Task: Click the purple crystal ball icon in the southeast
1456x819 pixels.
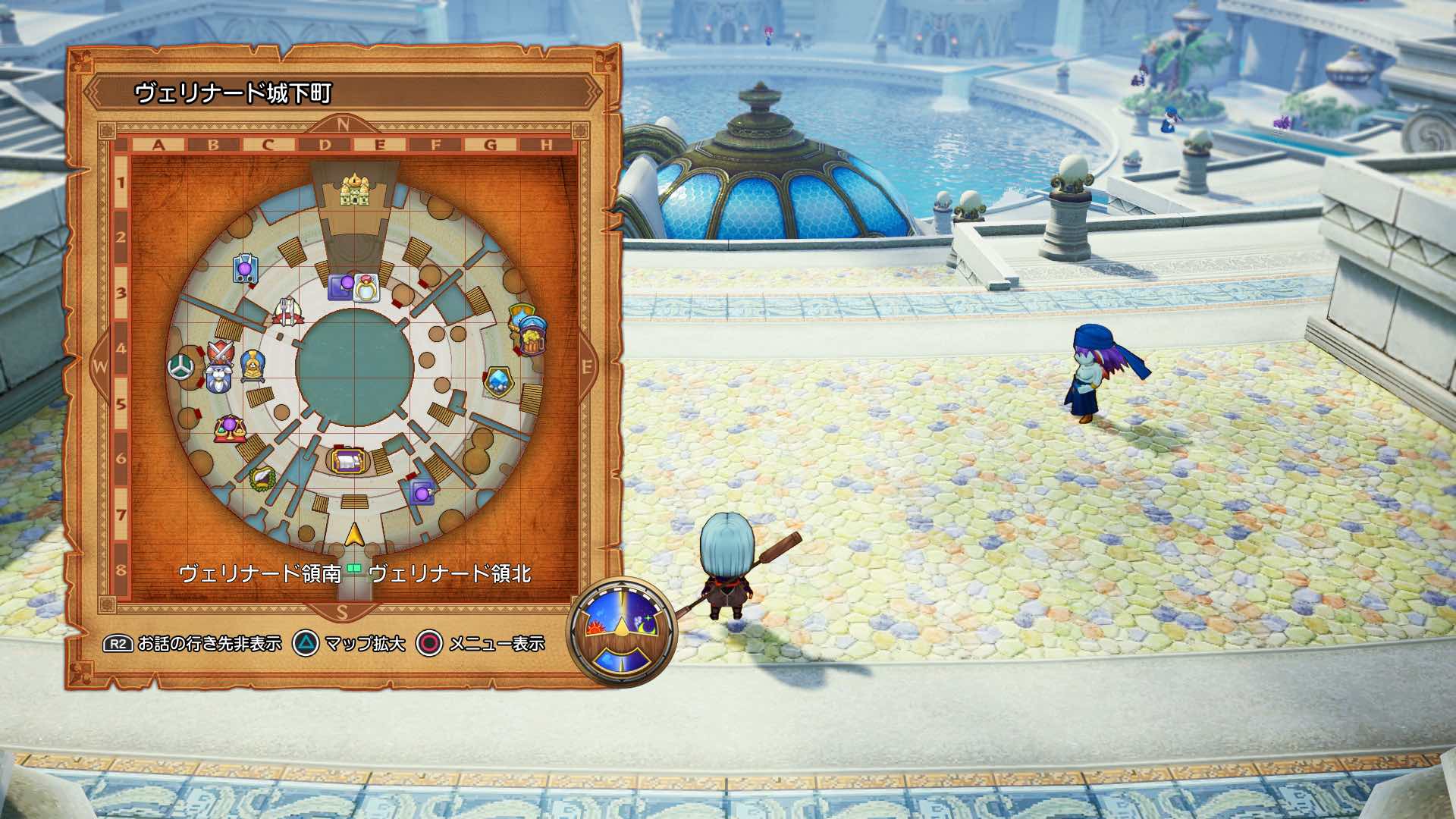Action: pos(423,494)
